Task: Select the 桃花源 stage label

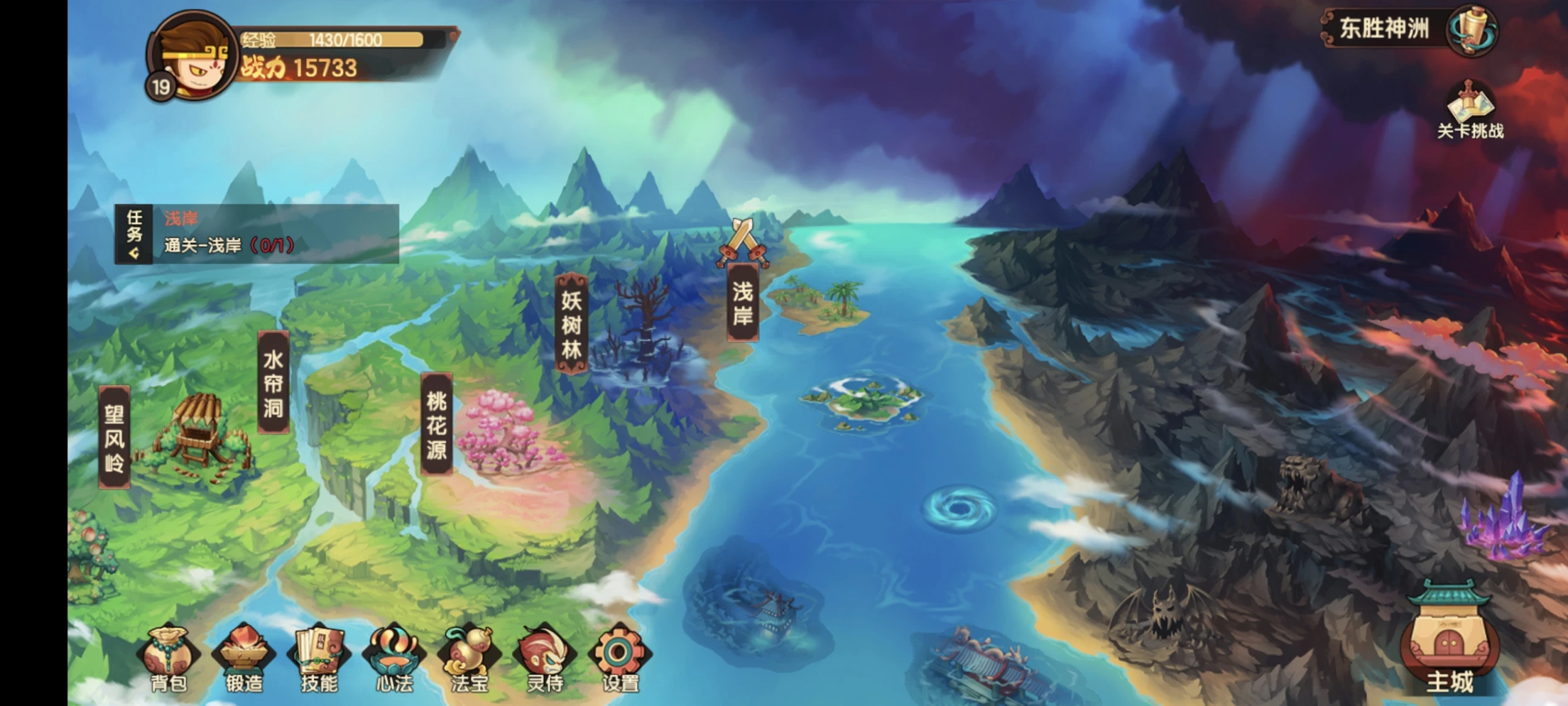Action: click(x=437, y=424)
